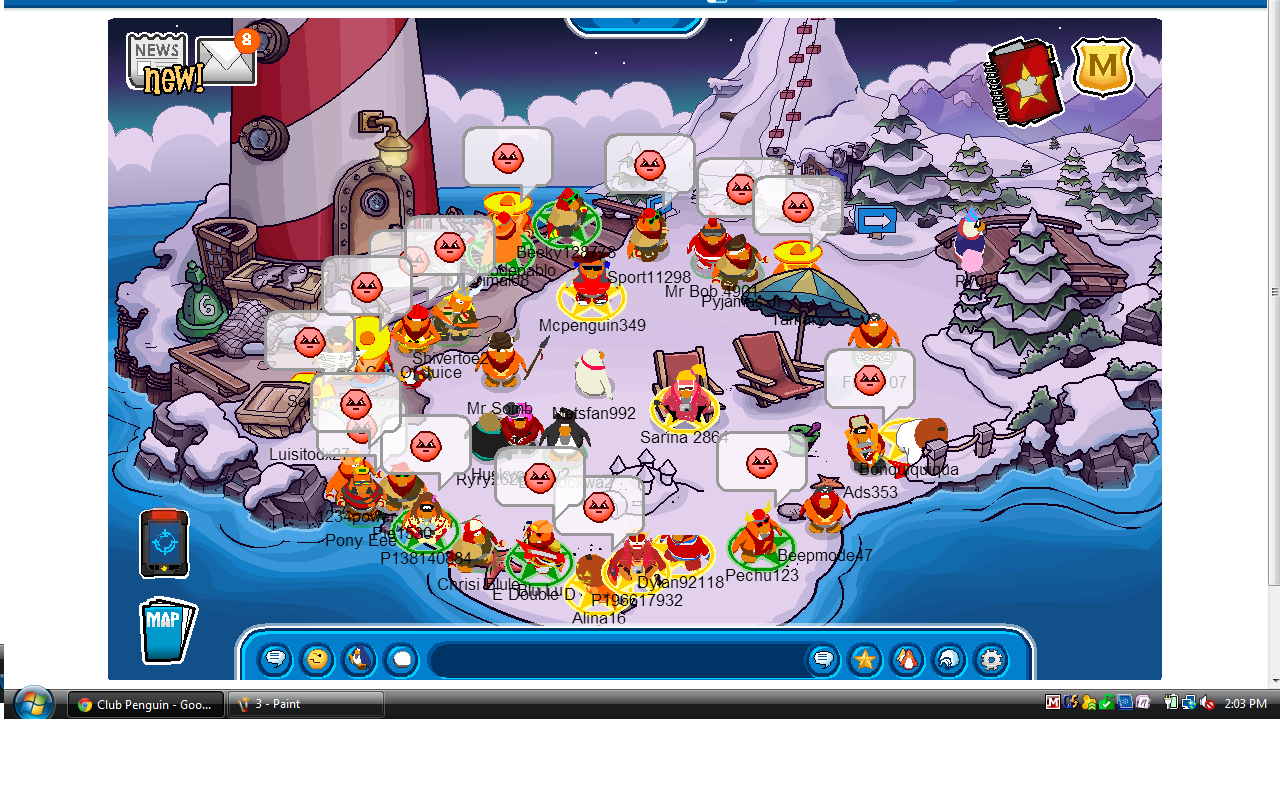
Task: Open the Windows Start menu
Action: 34,704
